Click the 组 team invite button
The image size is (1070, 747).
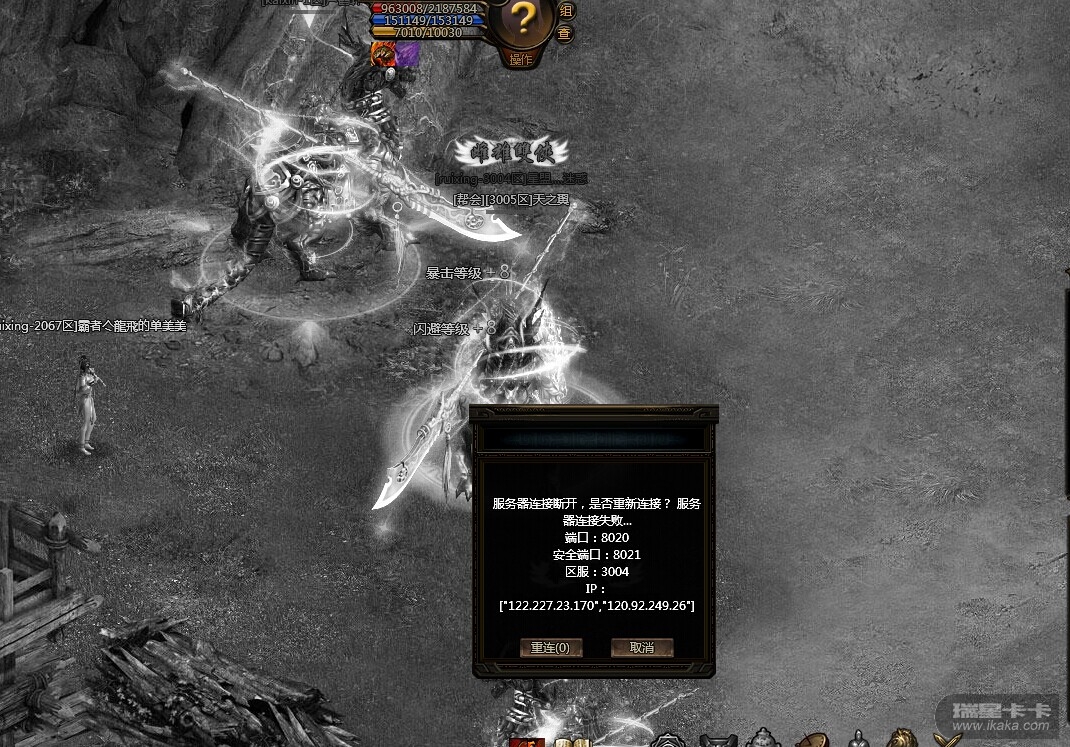pyautogui.click(x=565, y=10)
